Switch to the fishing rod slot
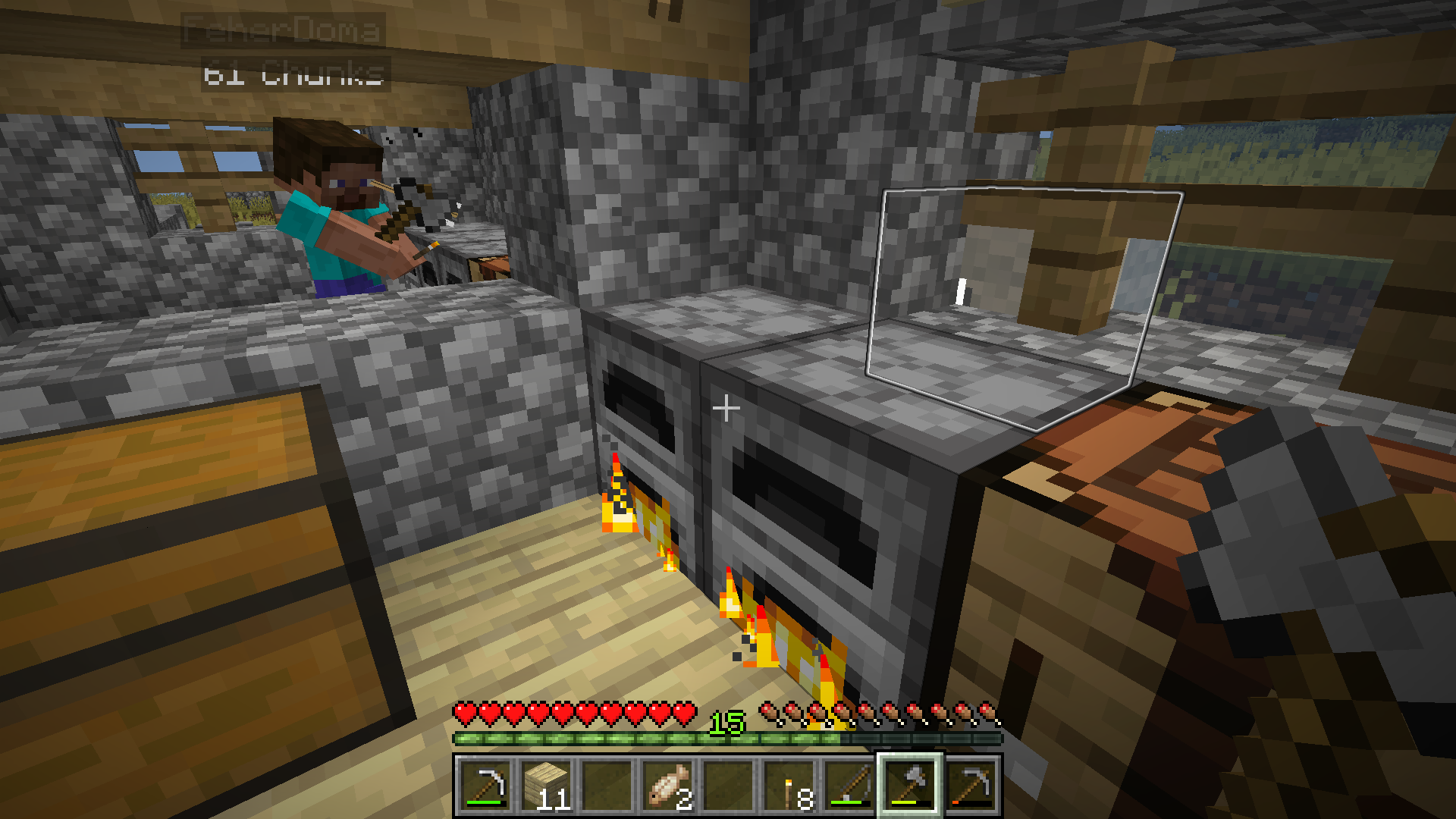 tap(849, 785)
